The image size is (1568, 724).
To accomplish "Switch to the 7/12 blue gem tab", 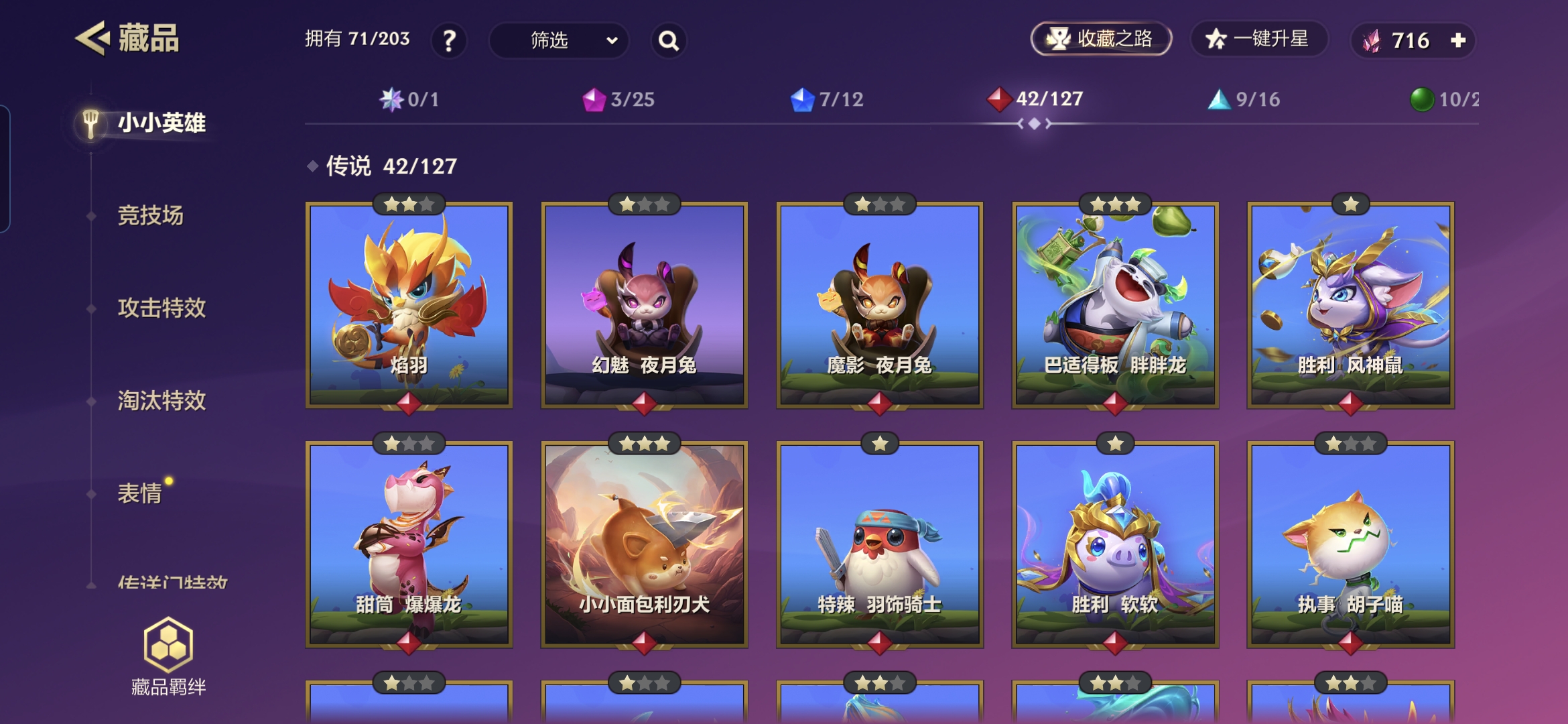I will 827,100.
